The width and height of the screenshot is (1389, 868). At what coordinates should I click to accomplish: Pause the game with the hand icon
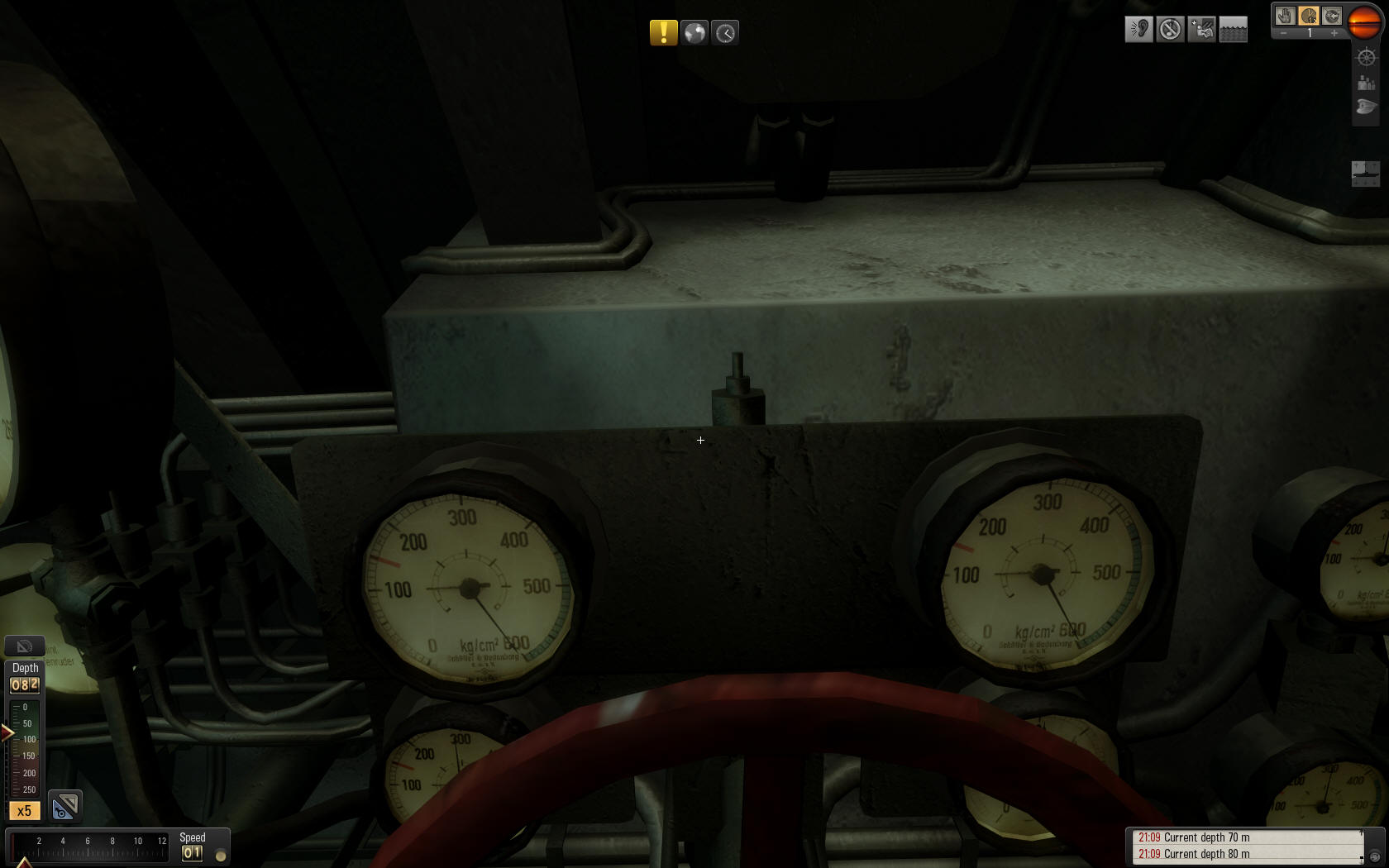[x=1284, y=16]
